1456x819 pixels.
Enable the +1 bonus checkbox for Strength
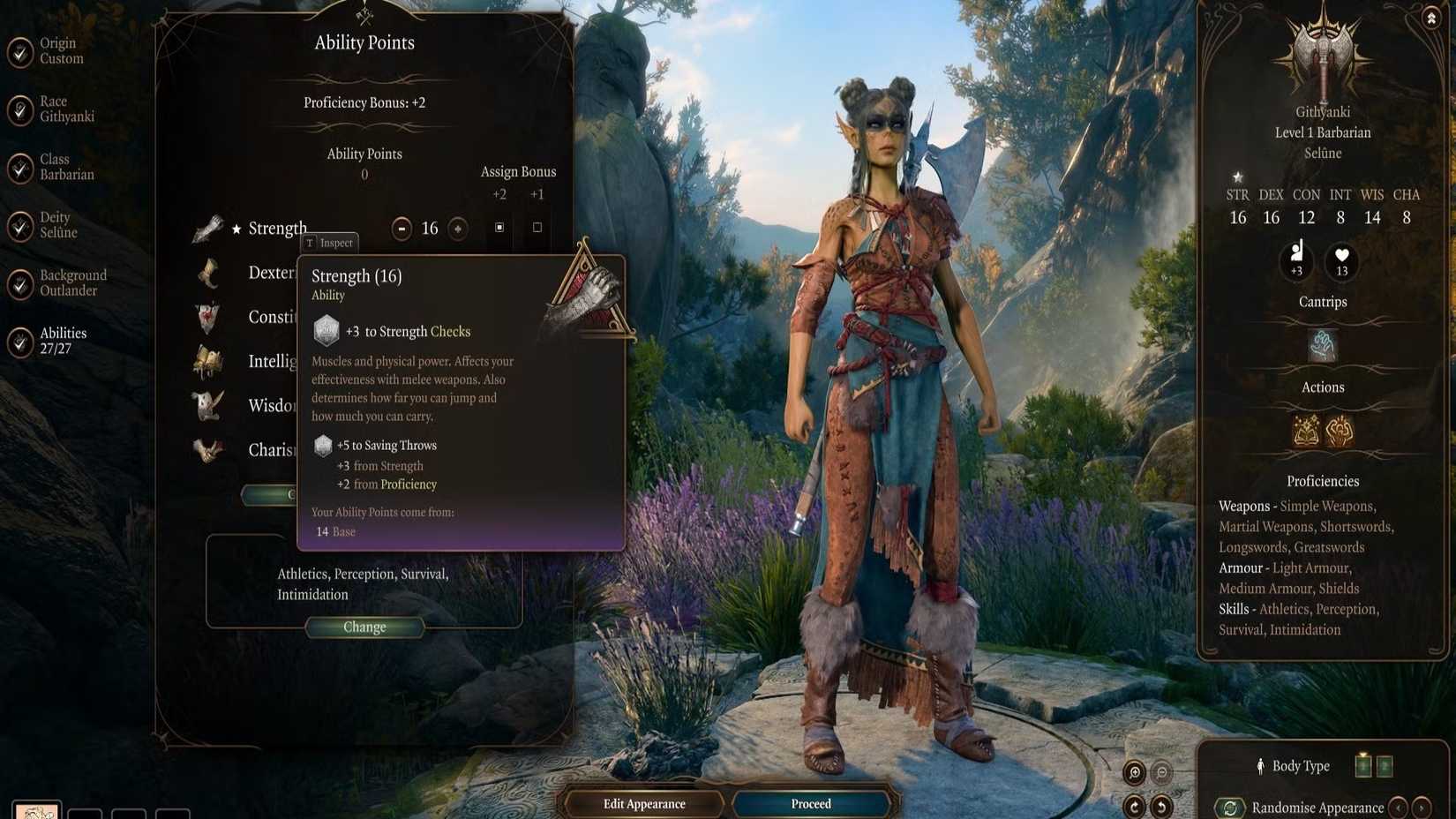click(537, 228)
